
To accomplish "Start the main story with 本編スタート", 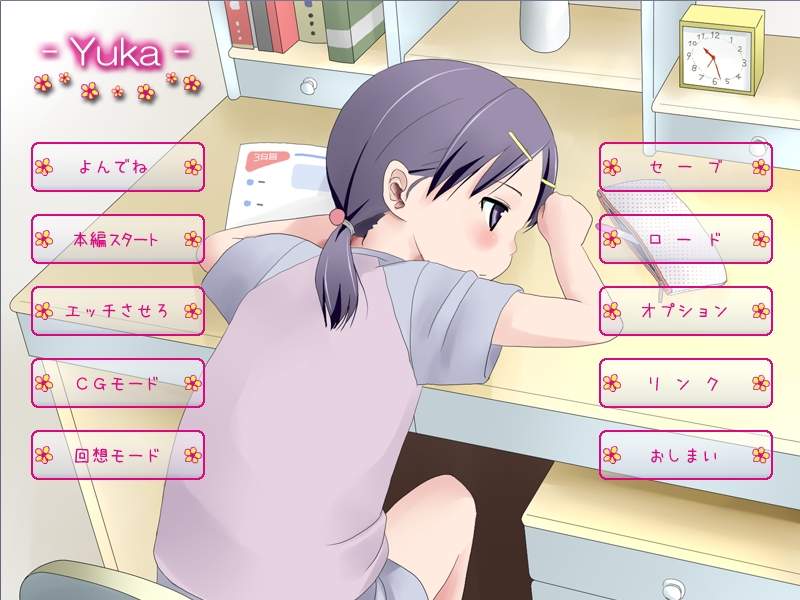I will tap(117, 239).
